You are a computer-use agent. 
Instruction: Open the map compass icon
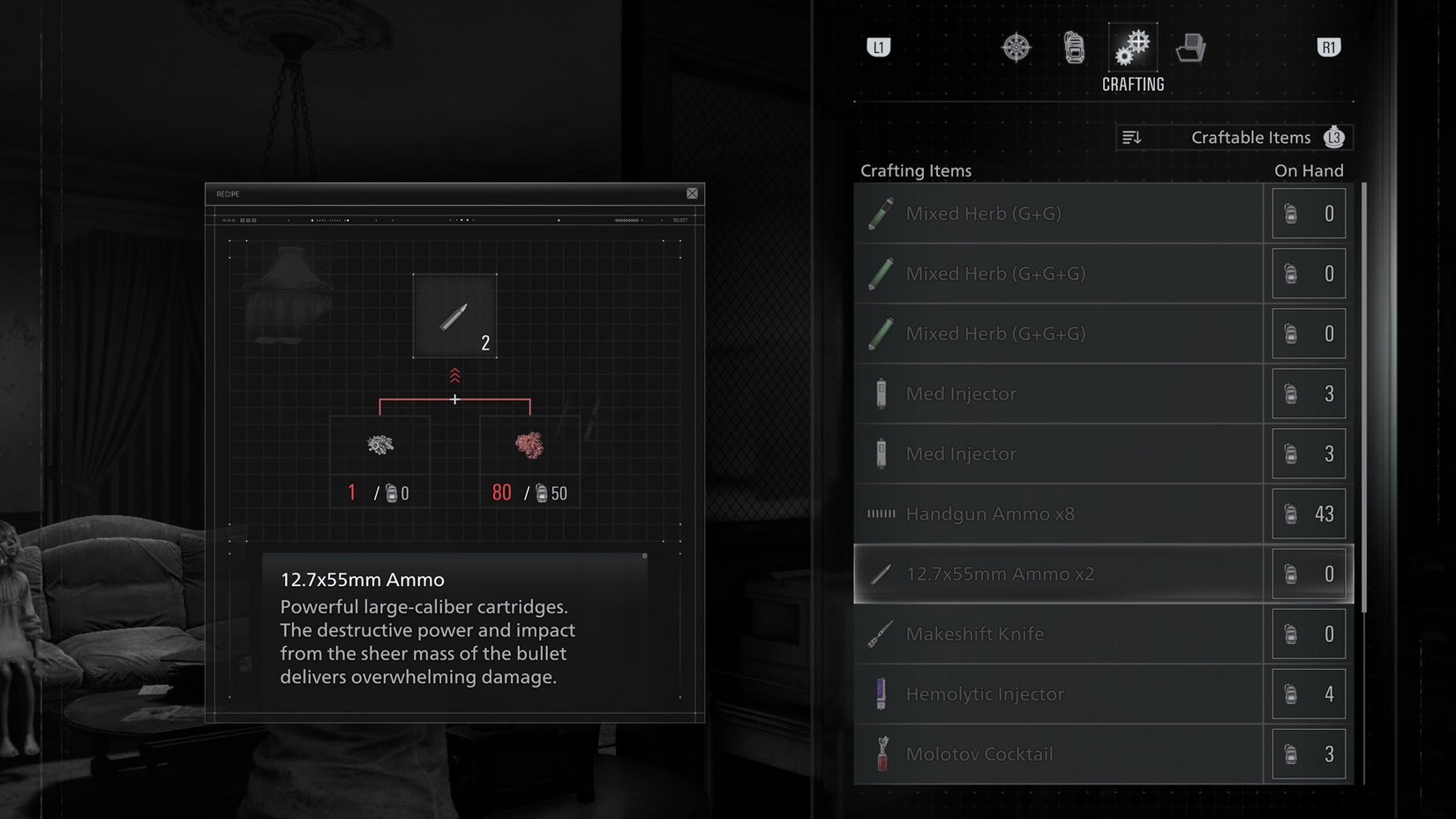pyautogui.click(x=1016, y=48)
